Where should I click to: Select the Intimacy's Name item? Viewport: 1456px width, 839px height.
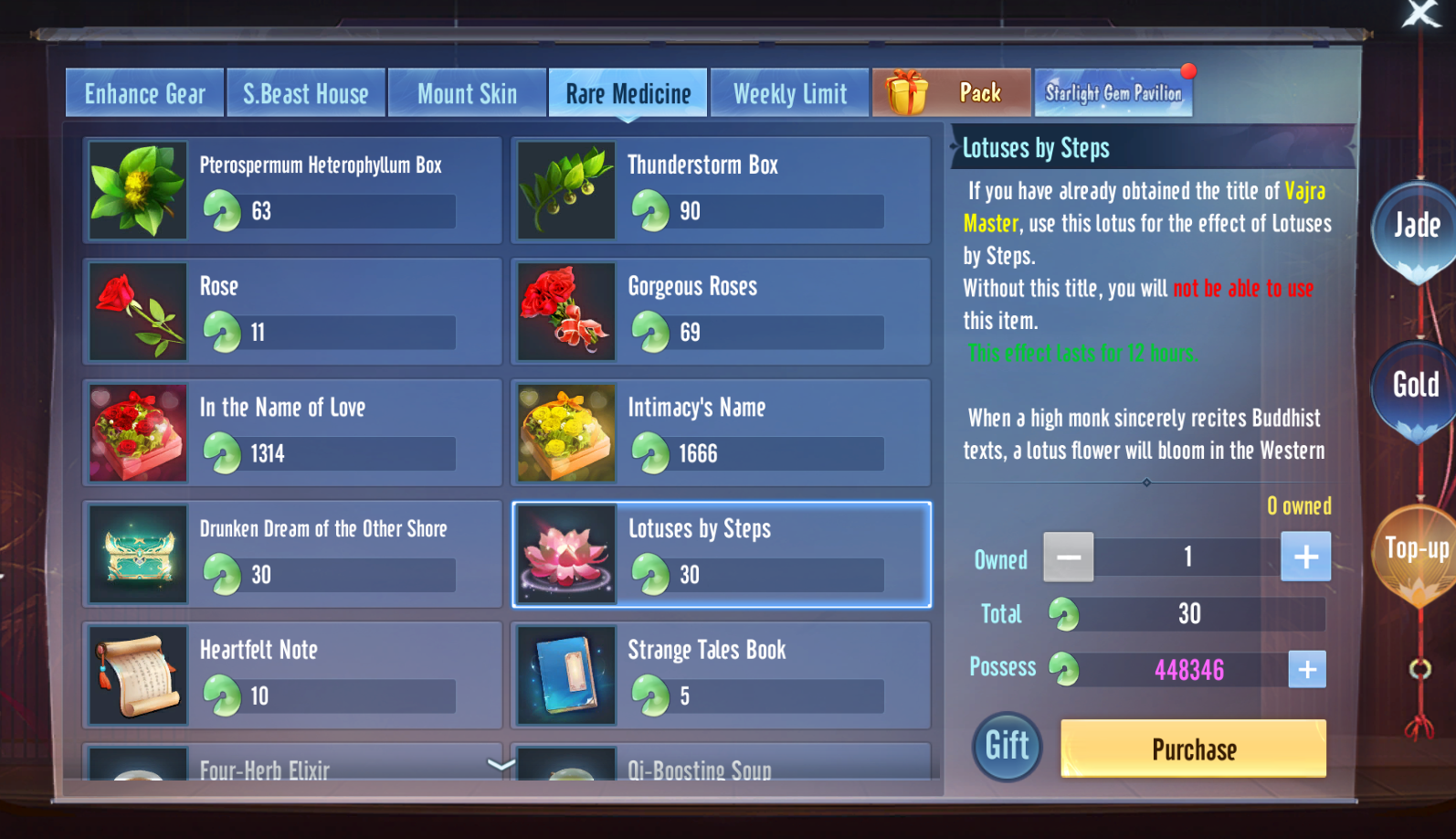[x=720, y=432]
